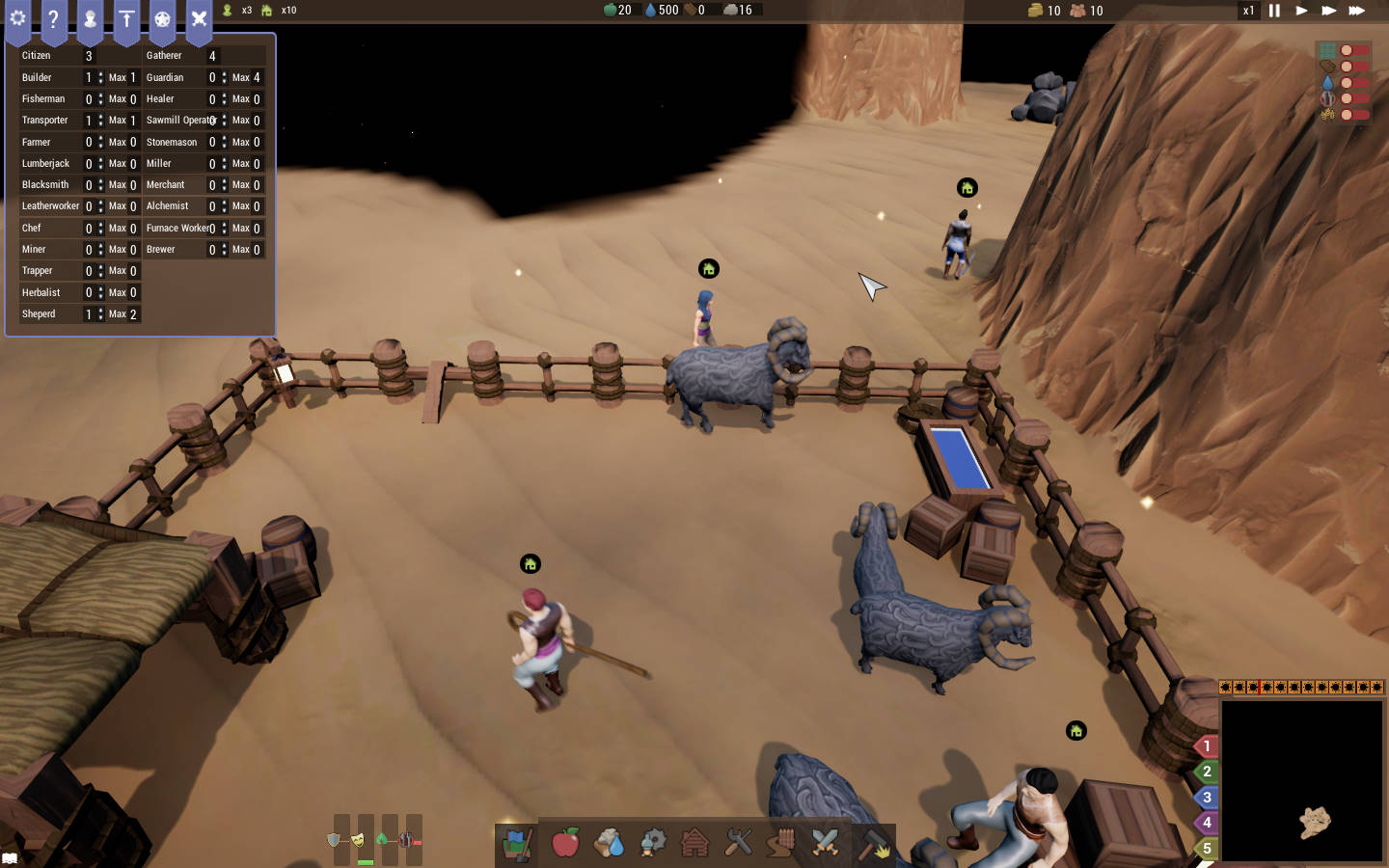Choose the hammer demolish tool

(x=875, y=845)
